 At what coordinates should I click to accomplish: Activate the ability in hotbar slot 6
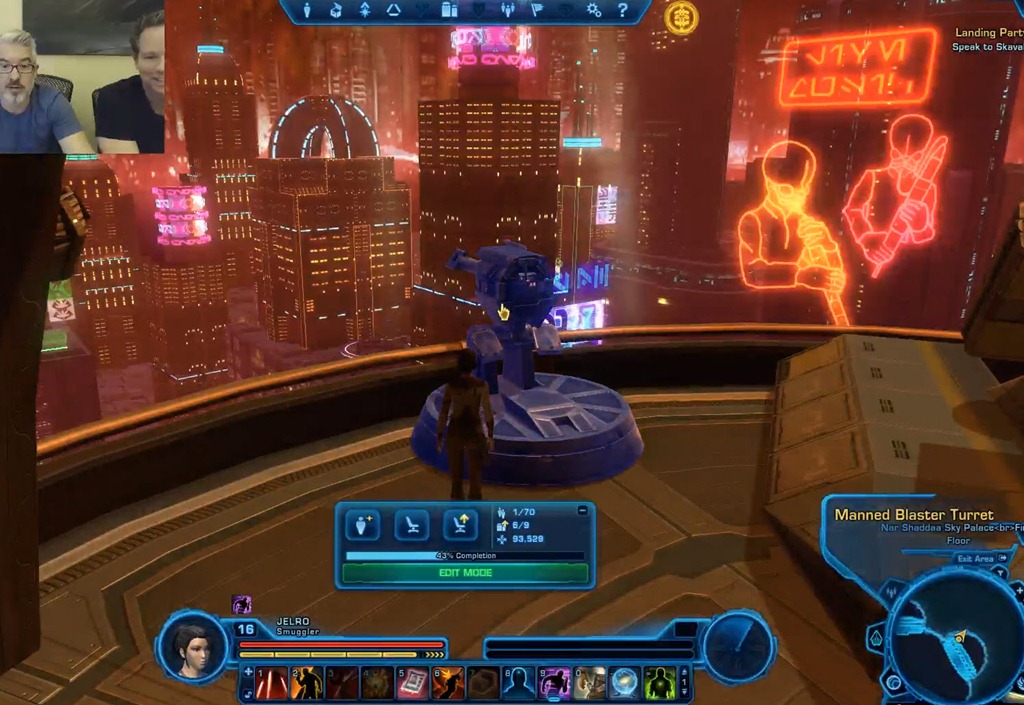click(448, 683)
